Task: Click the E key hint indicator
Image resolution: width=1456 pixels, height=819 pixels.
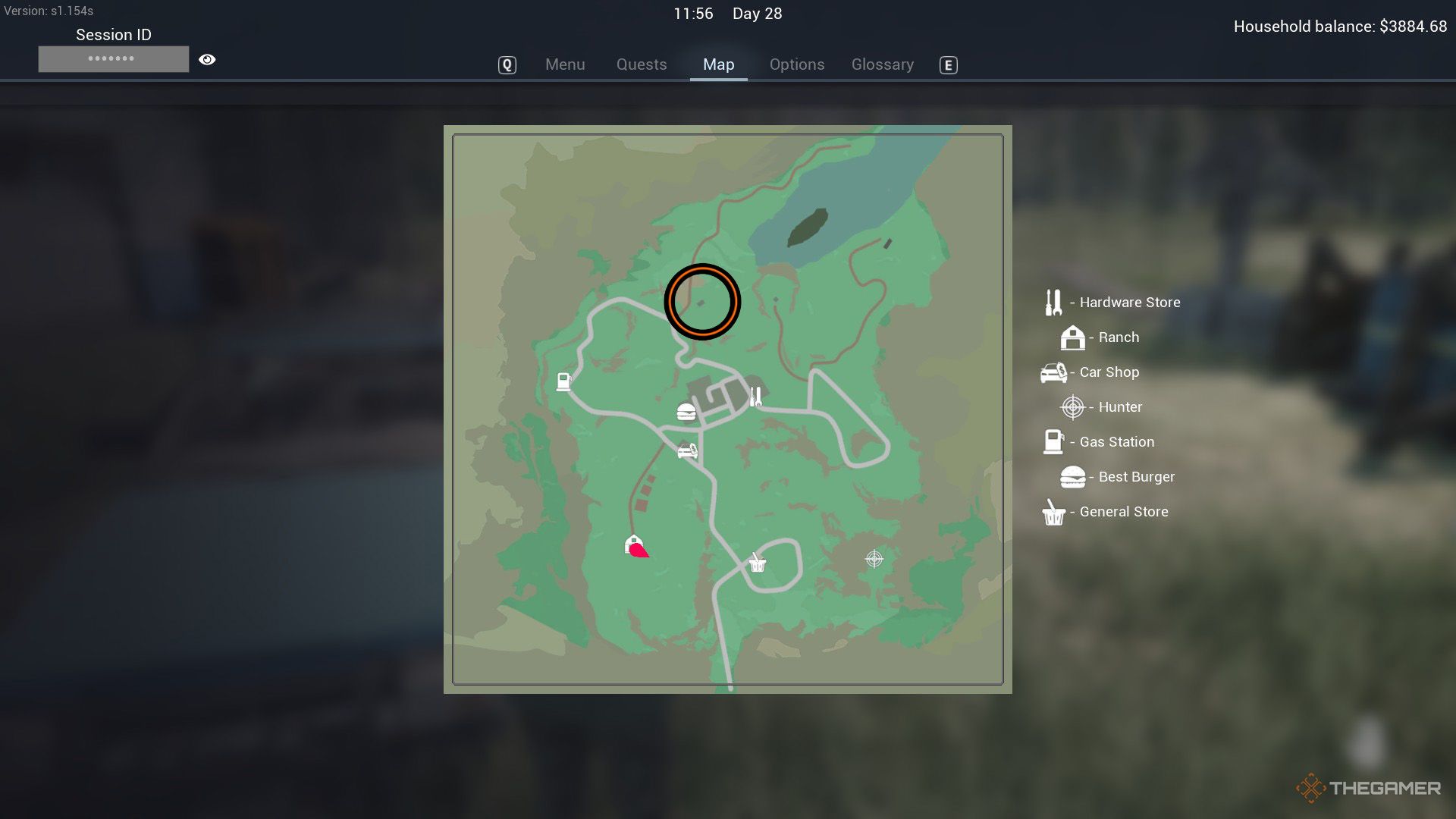Action: pos(948,66)
